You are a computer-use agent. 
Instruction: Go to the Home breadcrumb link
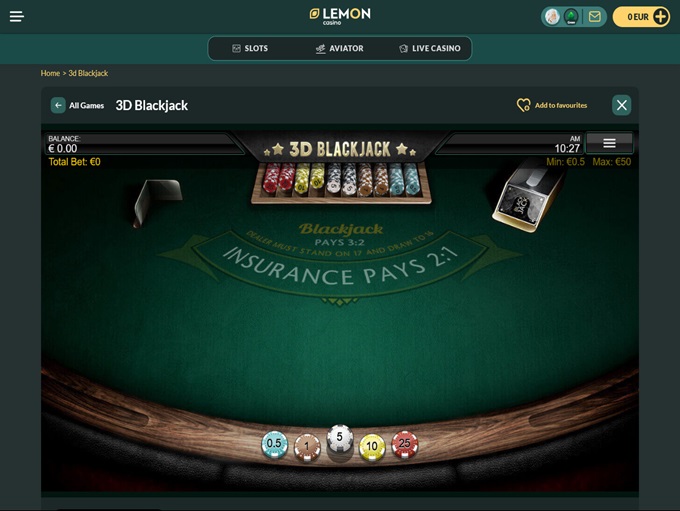pyautogui.click(x=50, y=73)
